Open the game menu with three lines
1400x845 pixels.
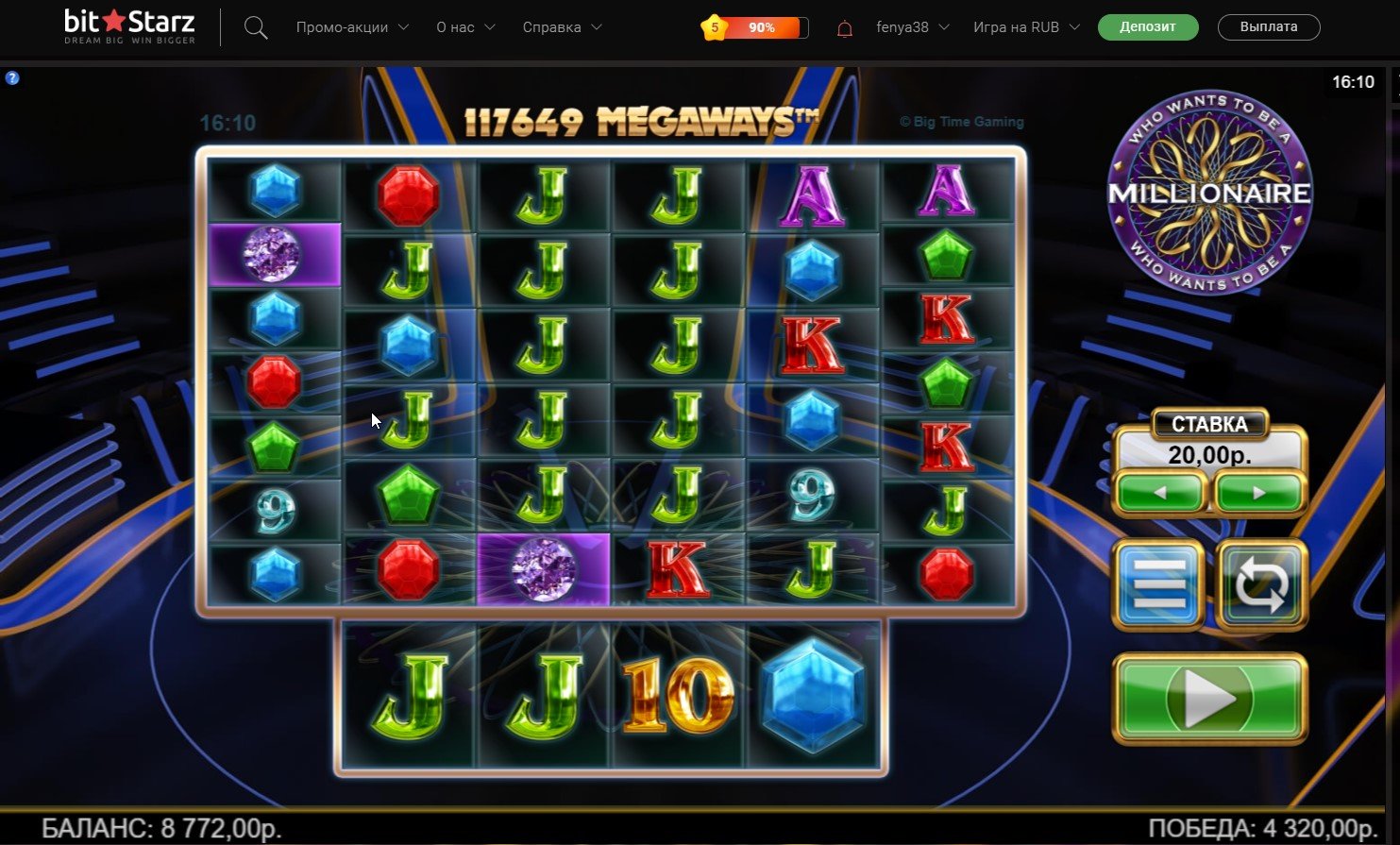(x=1159, y=584)
